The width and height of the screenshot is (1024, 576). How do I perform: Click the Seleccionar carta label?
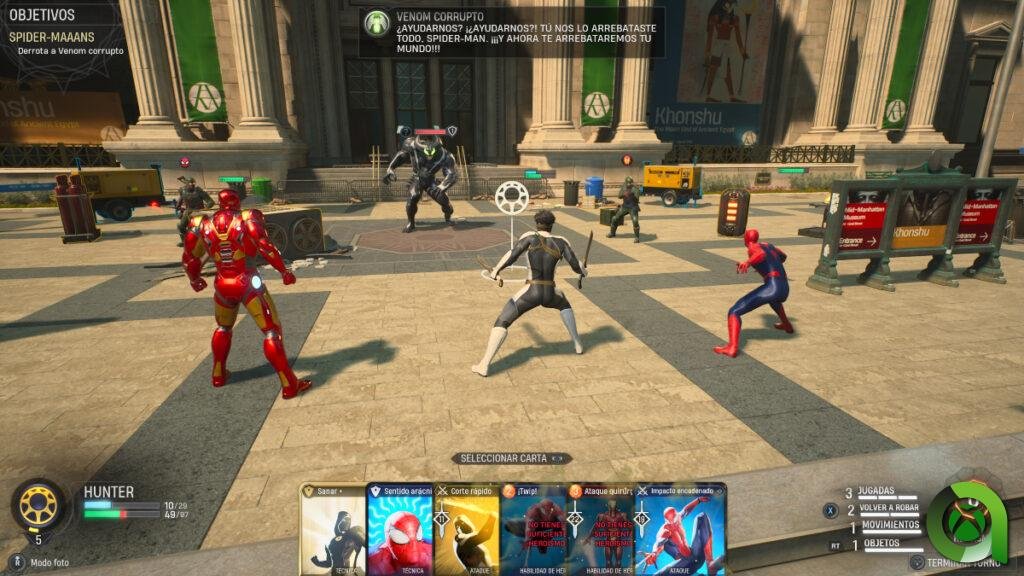click(511, 458)
